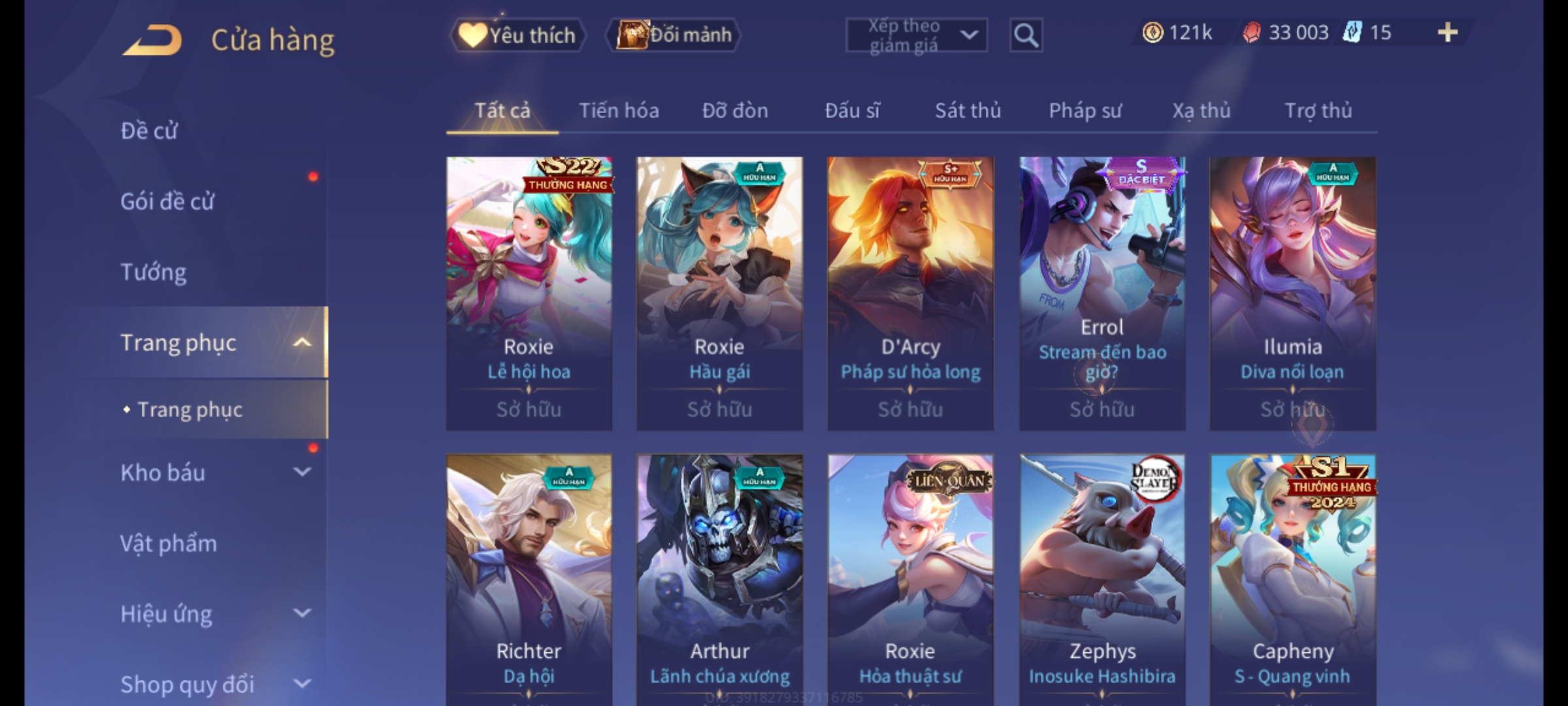View the Ilumia Diva nổi loạn skin
The image size is (1568, 706).
(x=1292, y=293)
